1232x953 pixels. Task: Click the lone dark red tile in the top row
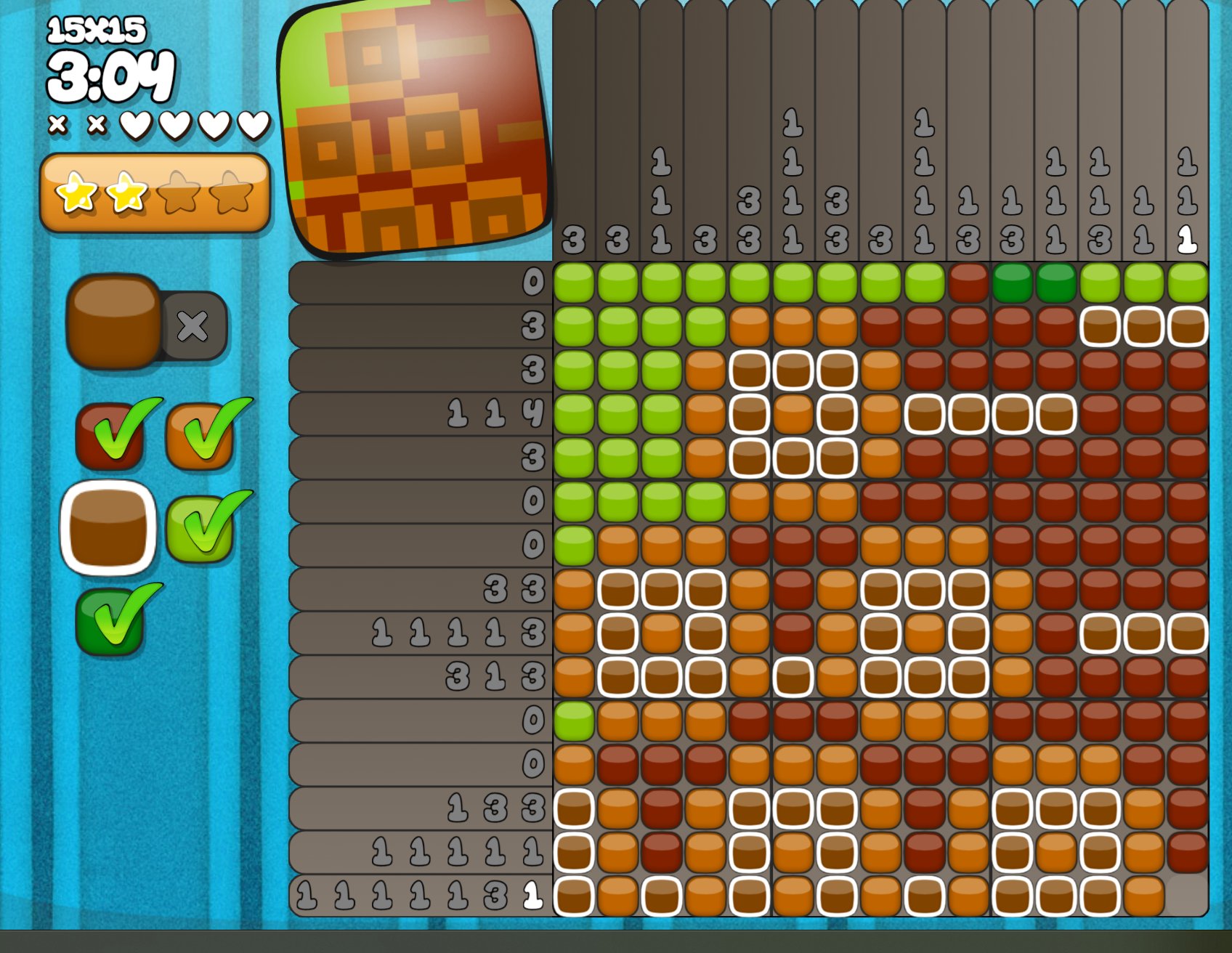click(968, 283)
